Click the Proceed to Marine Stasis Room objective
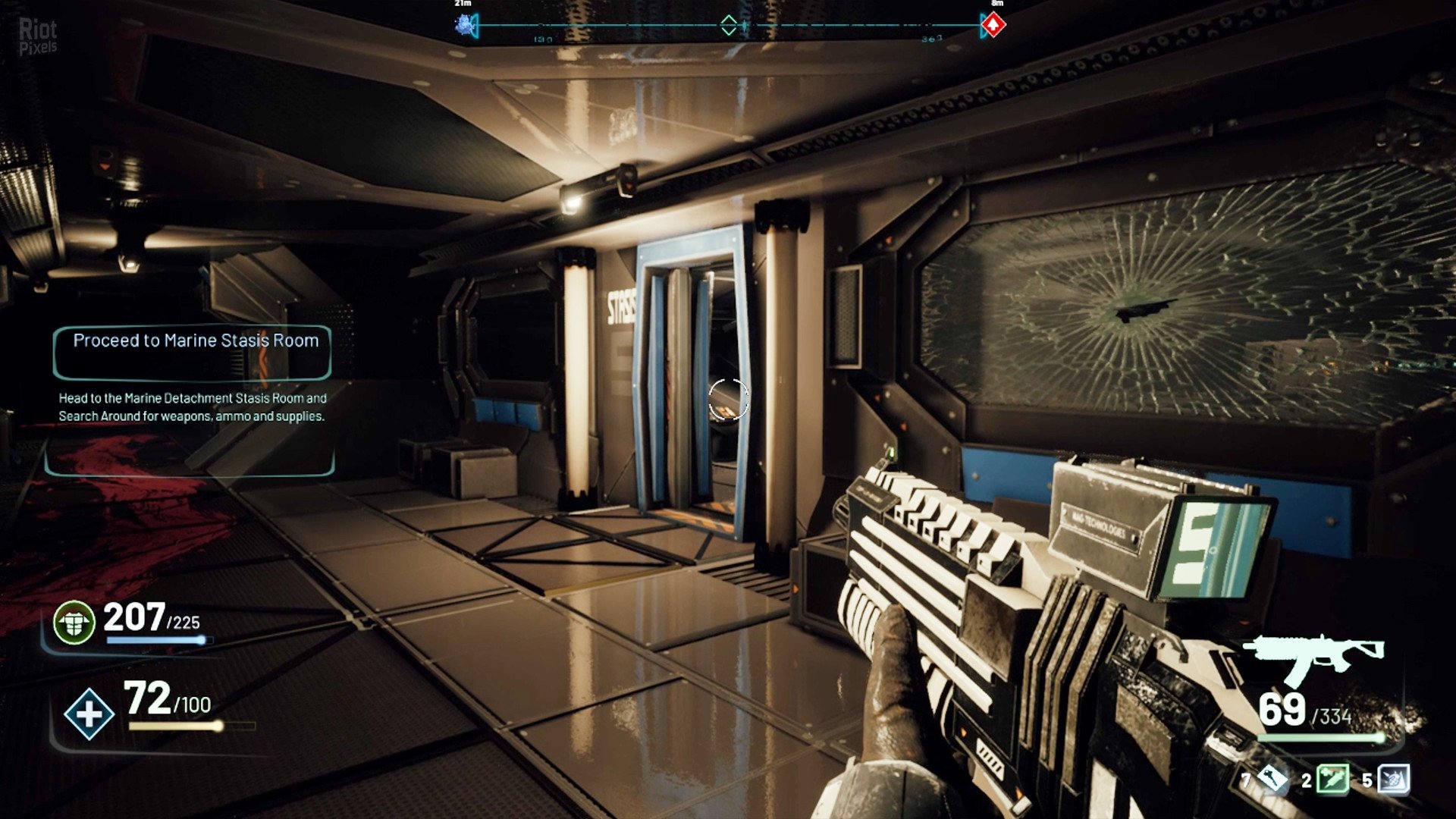 click(x=195, y=341)
